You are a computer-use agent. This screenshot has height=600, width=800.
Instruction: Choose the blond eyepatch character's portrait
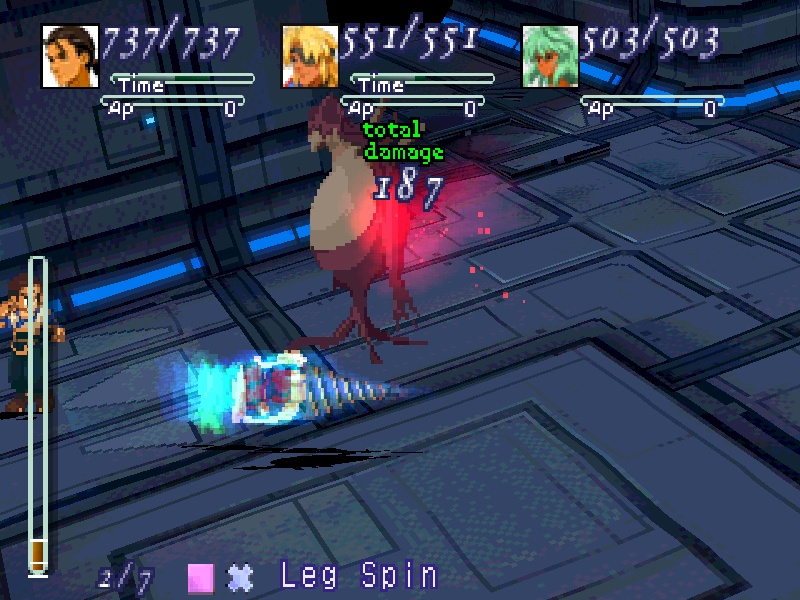tap(310, 56)
